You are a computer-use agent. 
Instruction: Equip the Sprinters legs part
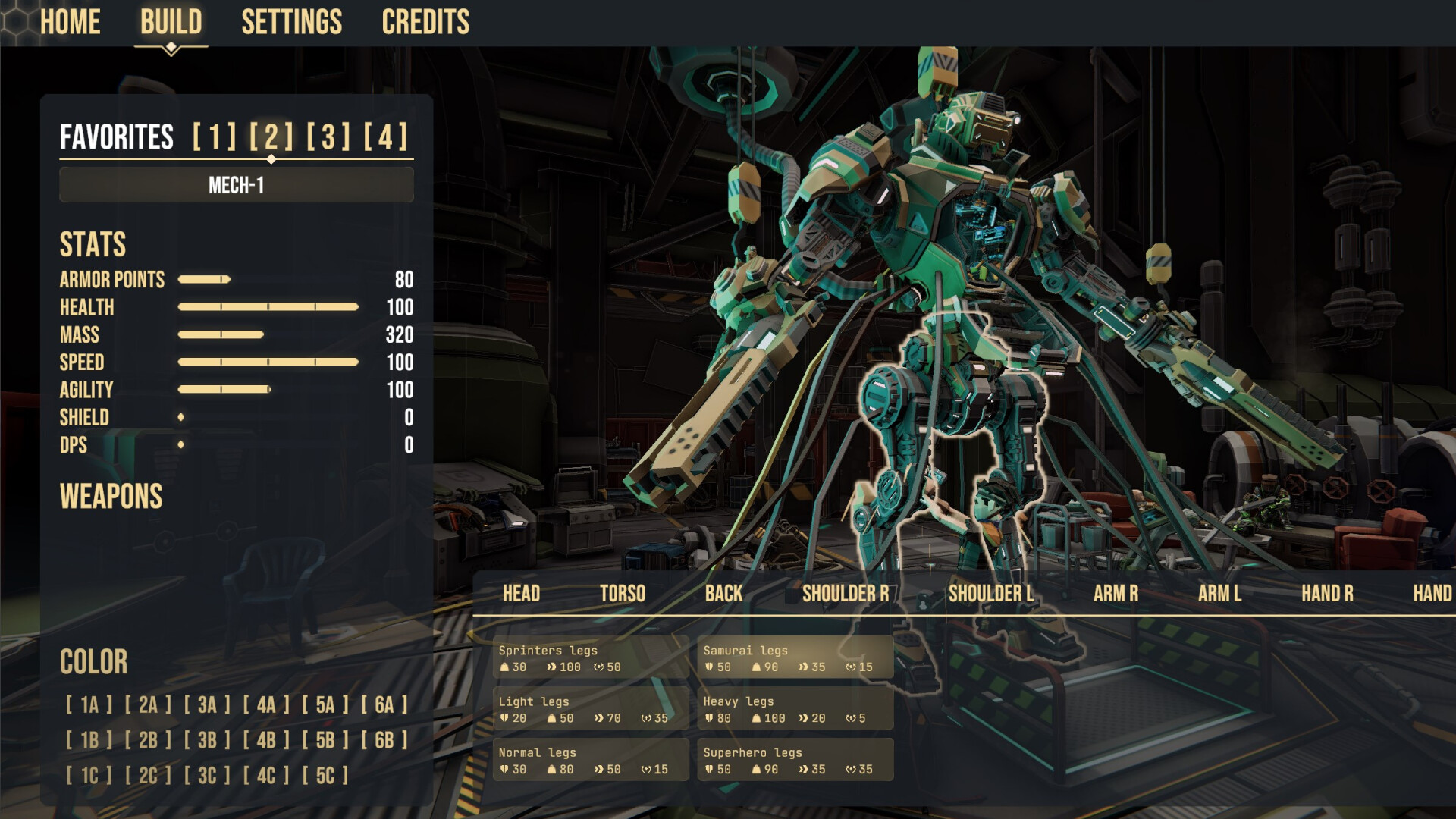(x=590, y=658)
